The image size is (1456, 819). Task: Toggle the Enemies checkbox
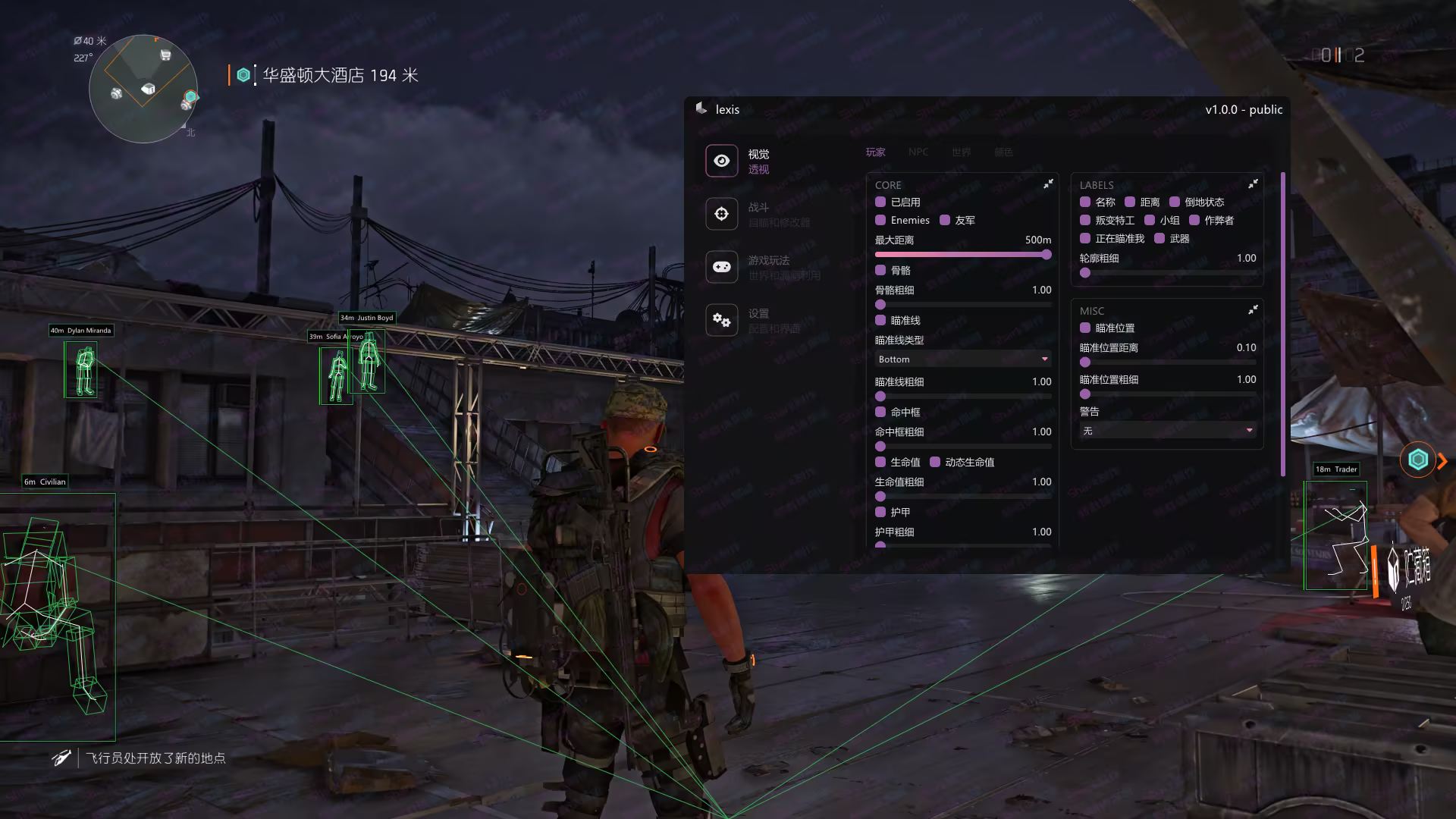click(880, 221)
